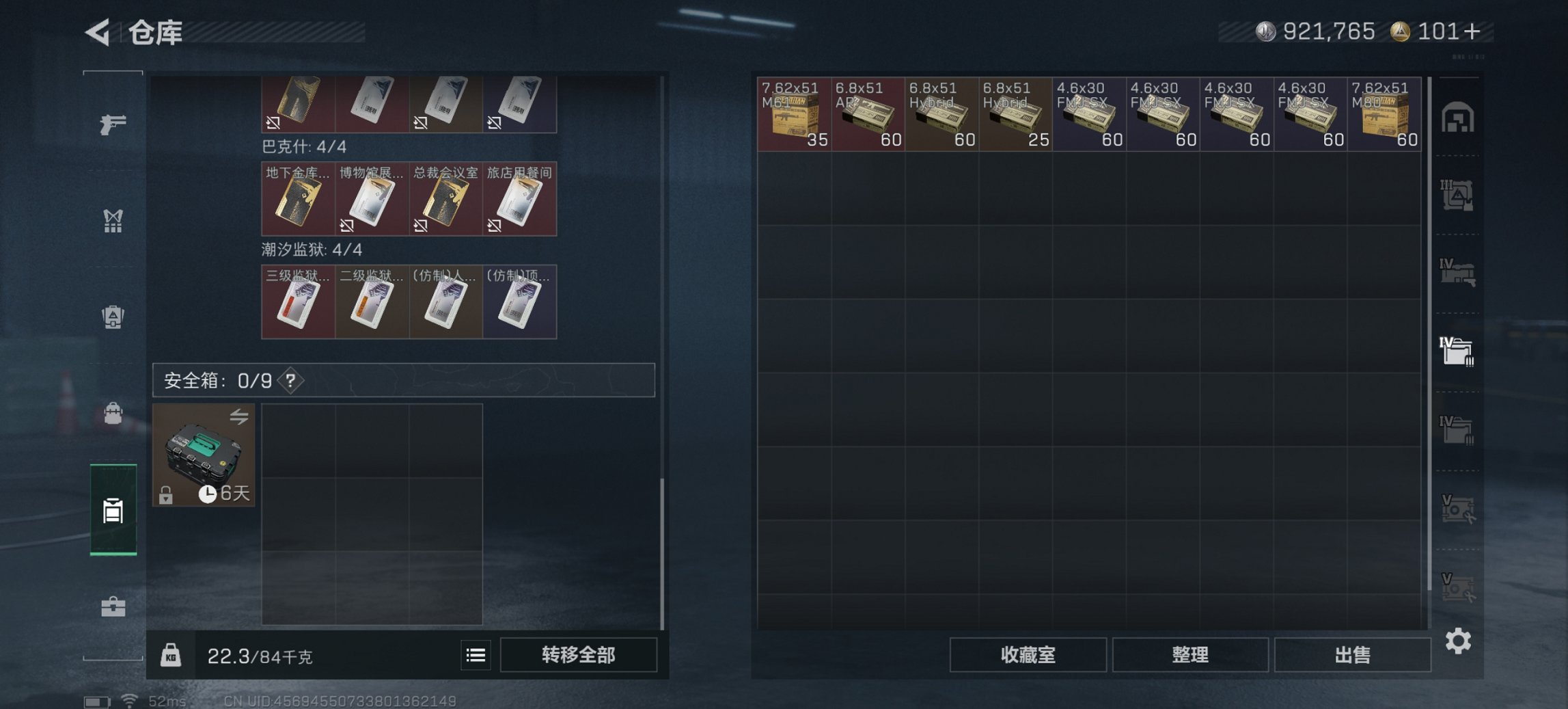
Task: Open the warehouse icon atop the right sidebar
Action: [1459, 116]
